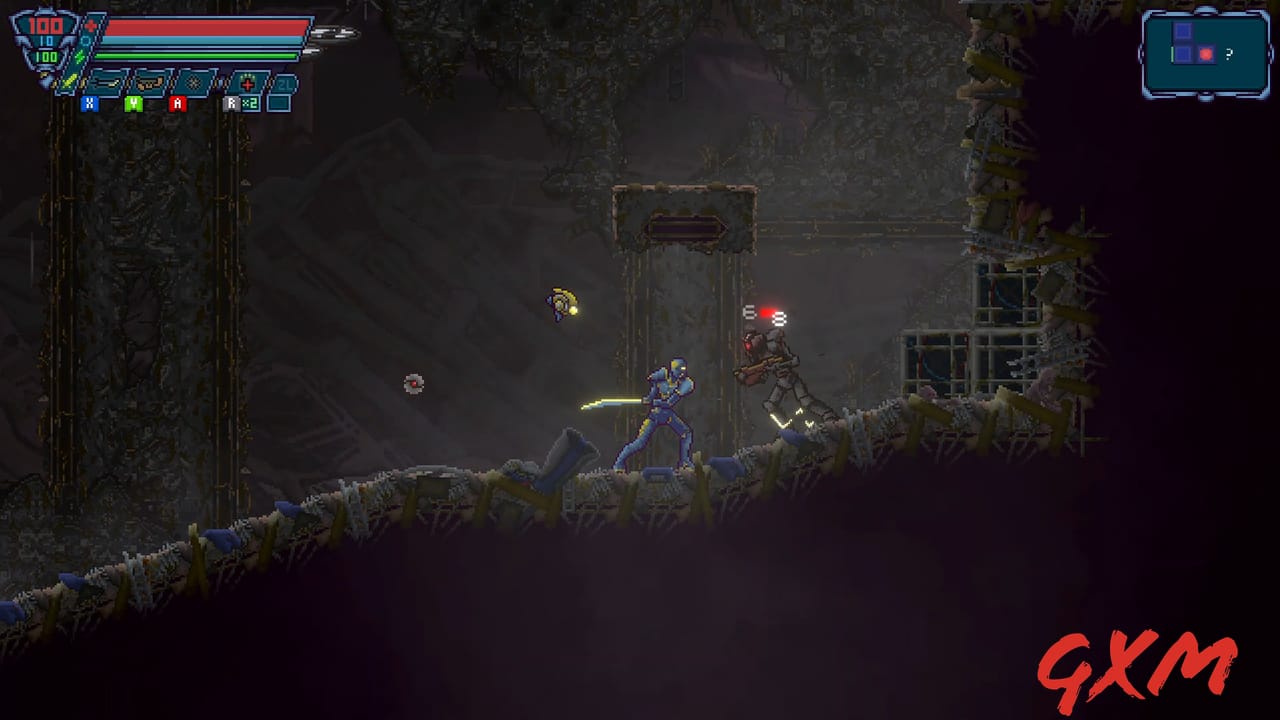Click the blue X button prompt
Screen dimensions: 1280x720
[x=89, y=104]
